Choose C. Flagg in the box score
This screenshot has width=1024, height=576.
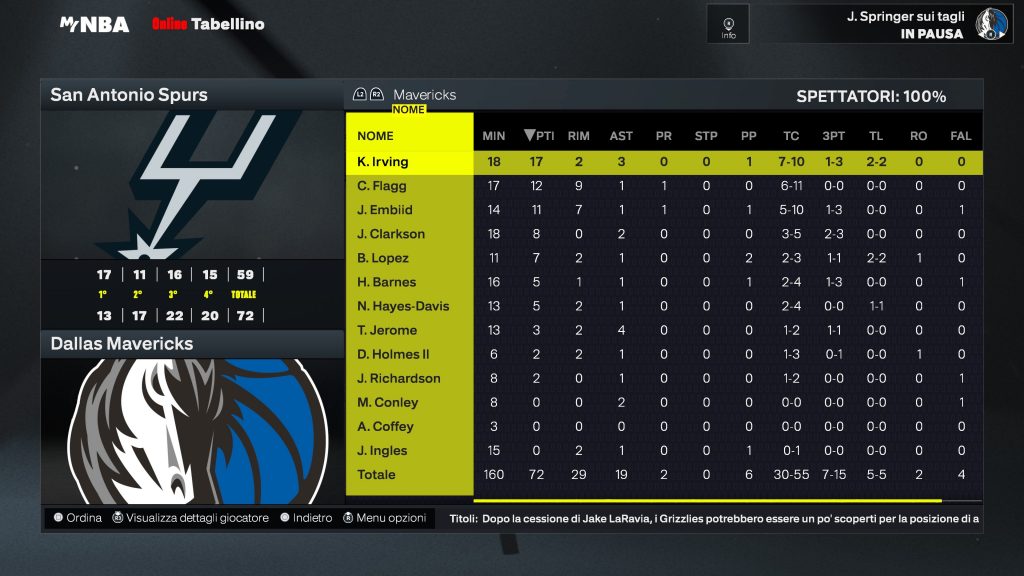[382, 186]
